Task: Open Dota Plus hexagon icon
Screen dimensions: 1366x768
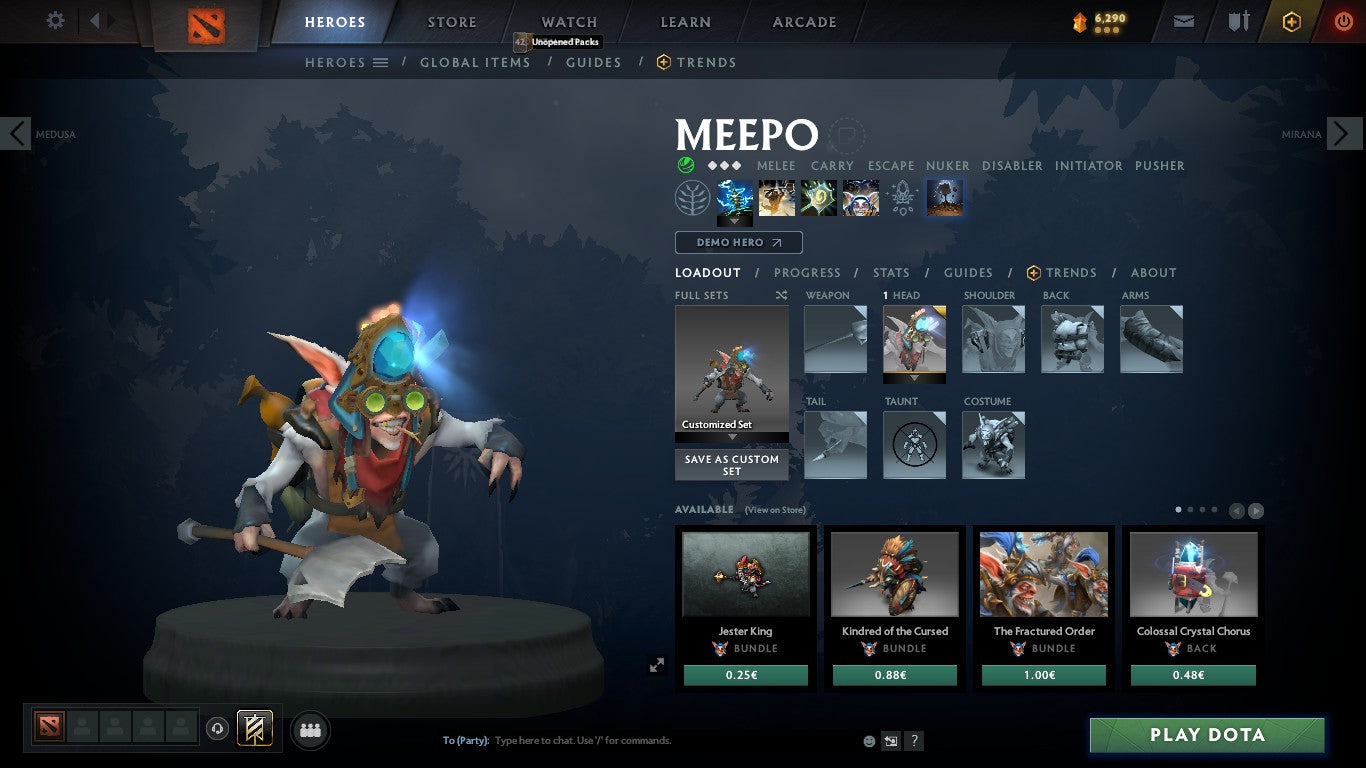Action: [1290, 20]
